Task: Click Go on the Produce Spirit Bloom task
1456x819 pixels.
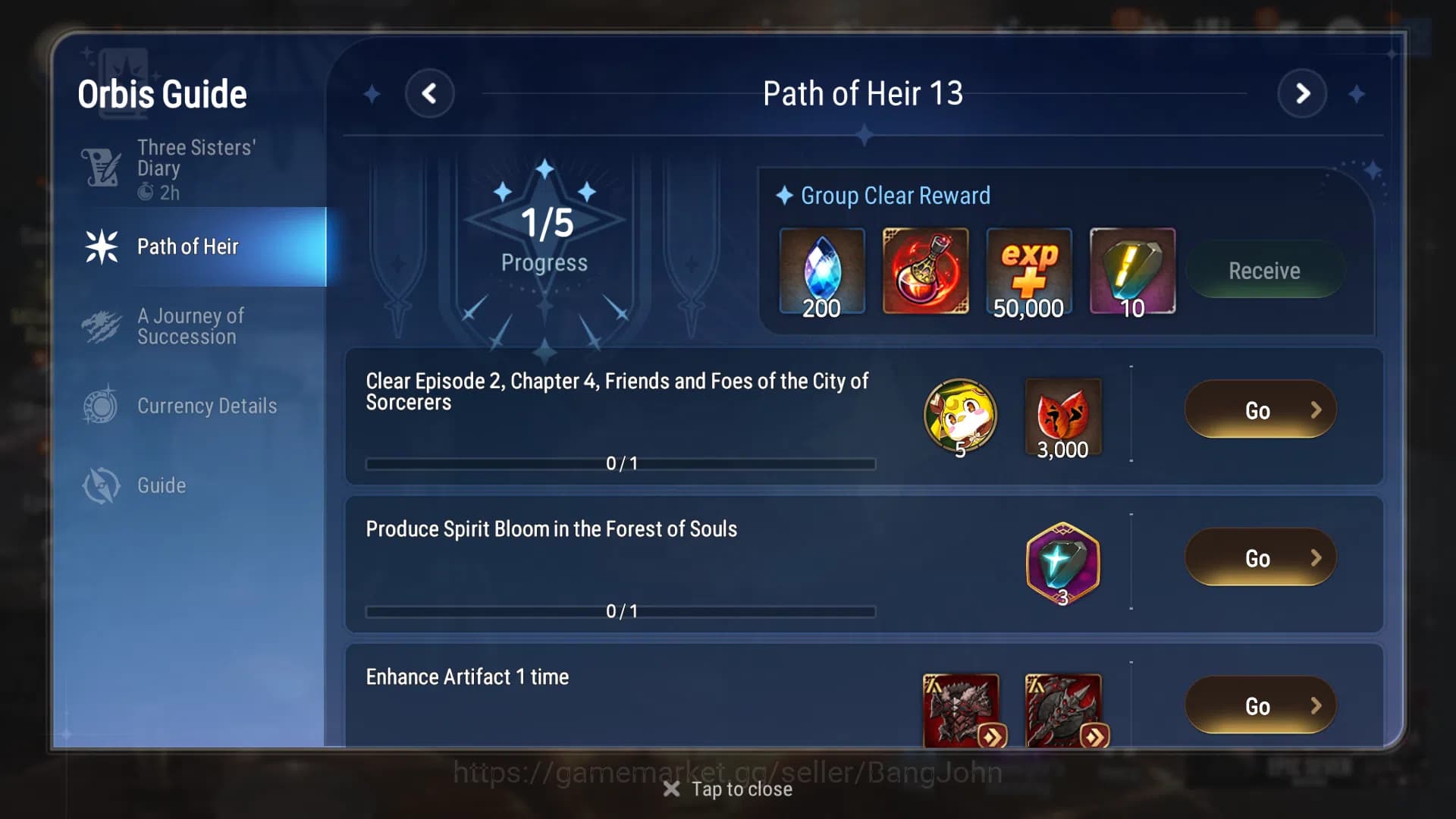Action: click(1260, 557)
